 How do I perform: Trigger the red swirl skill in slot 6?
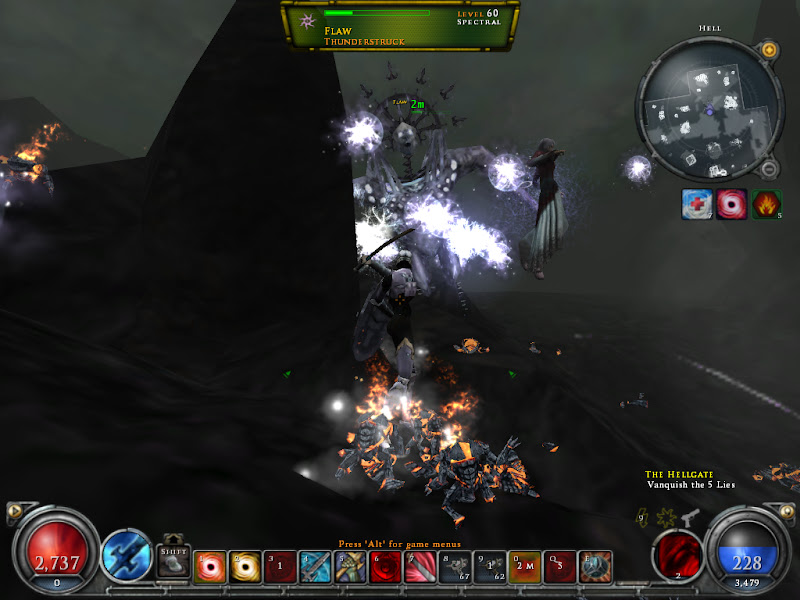385,567
